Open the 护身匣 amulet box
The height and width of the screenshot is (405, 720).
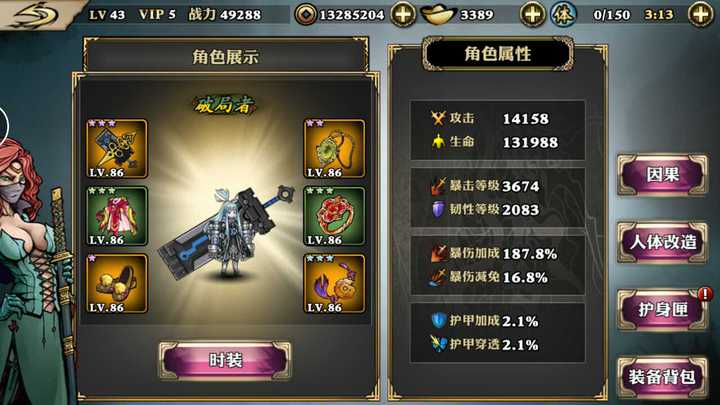(663, 309)
